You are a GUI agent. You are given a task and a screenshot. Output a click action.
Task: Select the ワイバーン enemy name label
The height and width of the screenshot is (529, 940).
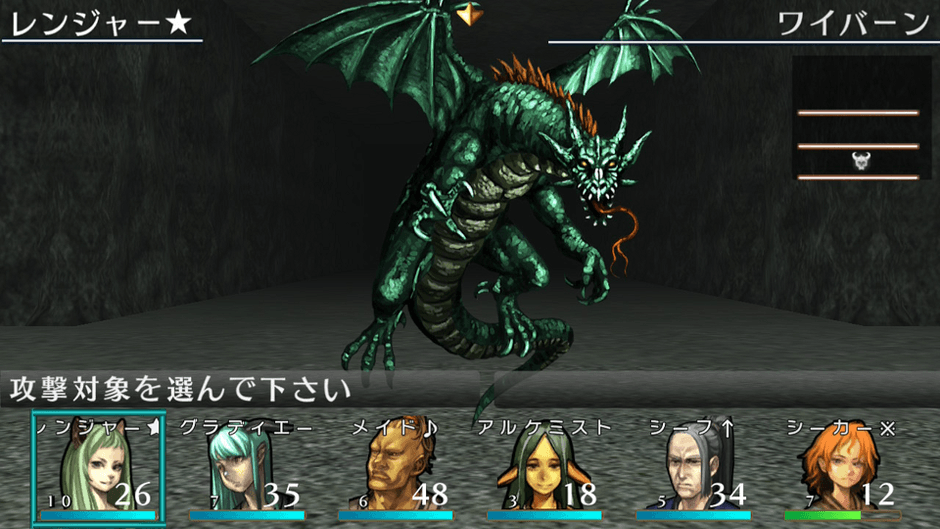852,23
